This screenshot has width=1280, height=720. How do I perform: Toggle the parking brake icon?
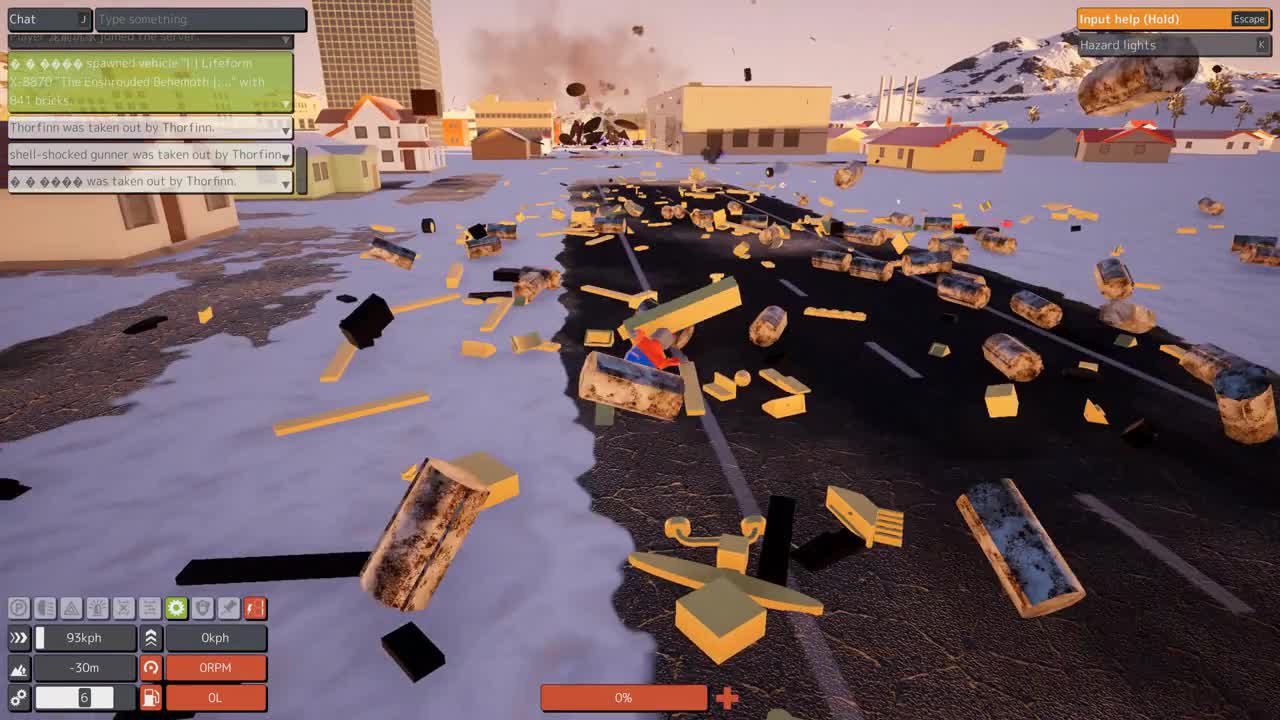[18, 608]
